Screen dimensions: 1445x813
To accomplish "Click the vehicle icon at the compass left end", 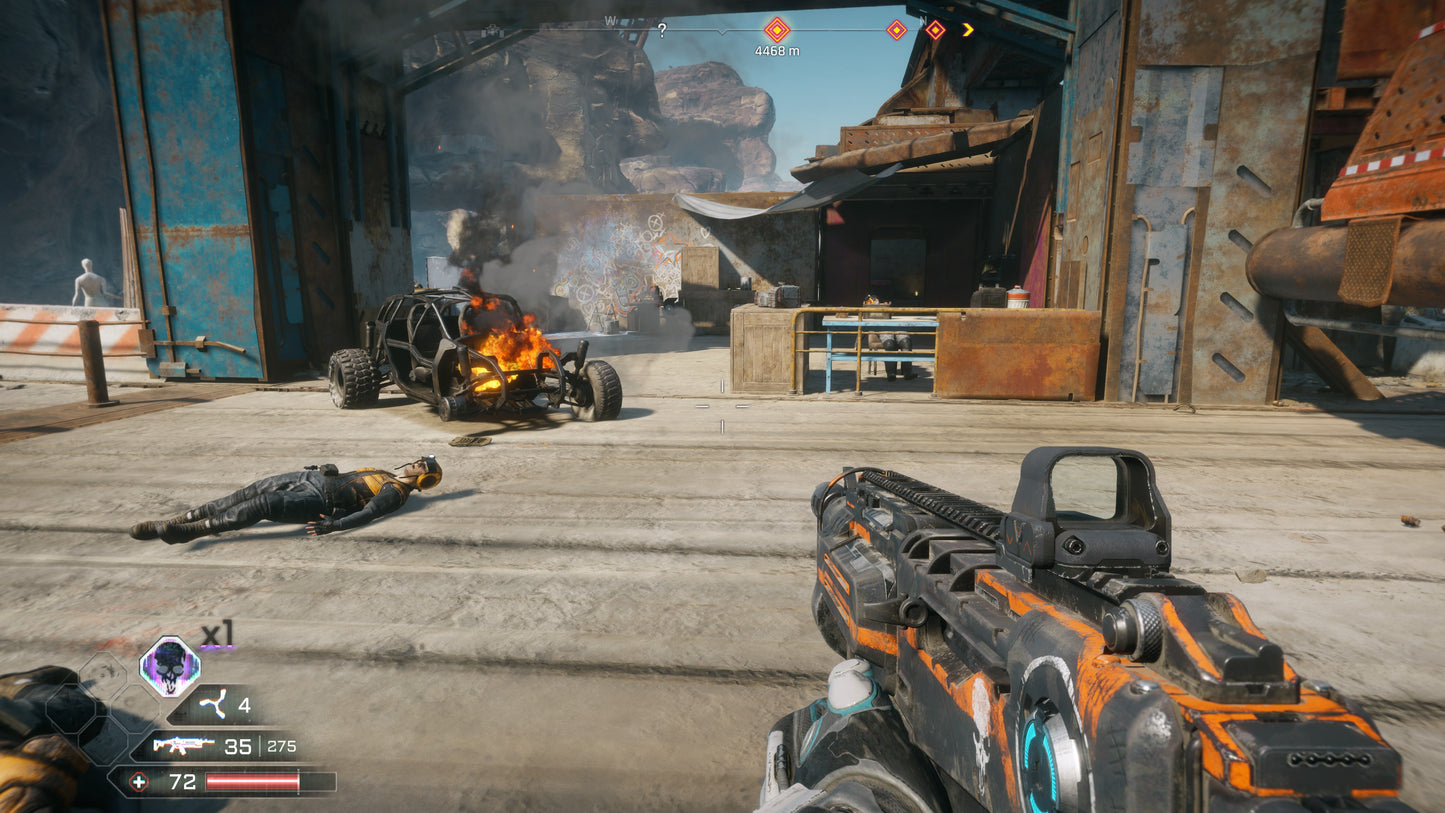I will (x=492, y=29).
